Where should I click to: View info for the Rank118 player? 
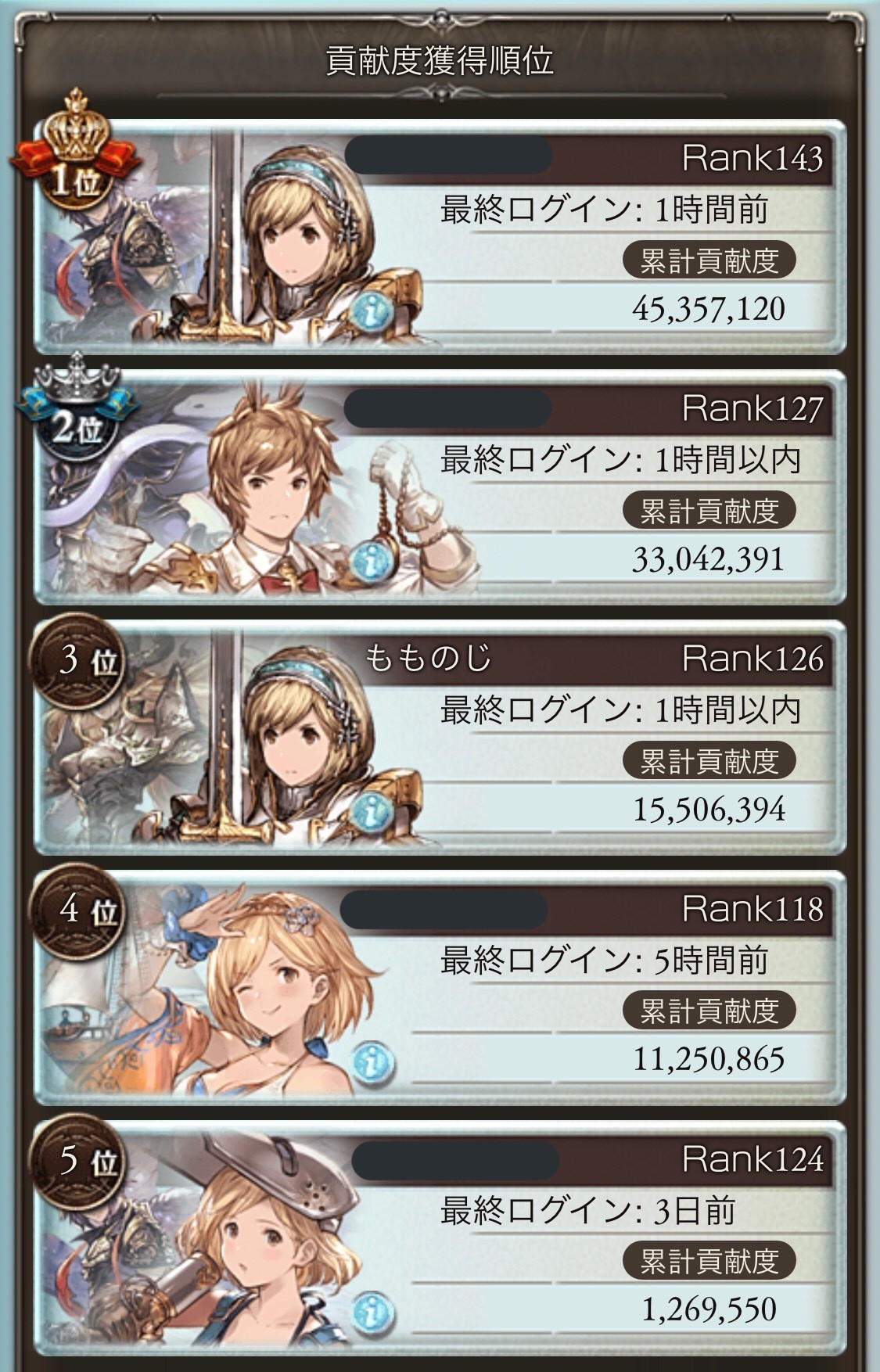click(372, 1063)
